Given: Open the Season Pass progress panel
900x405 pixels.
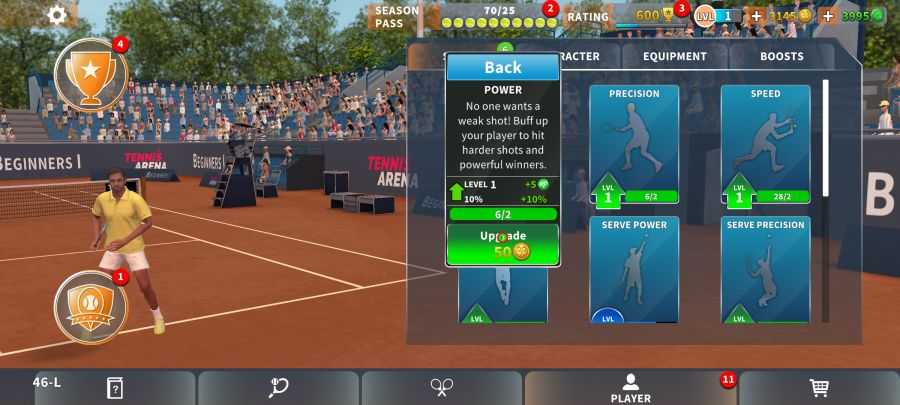Looking at the screenshot, I should pyautogui.click(x=465, y=16).
